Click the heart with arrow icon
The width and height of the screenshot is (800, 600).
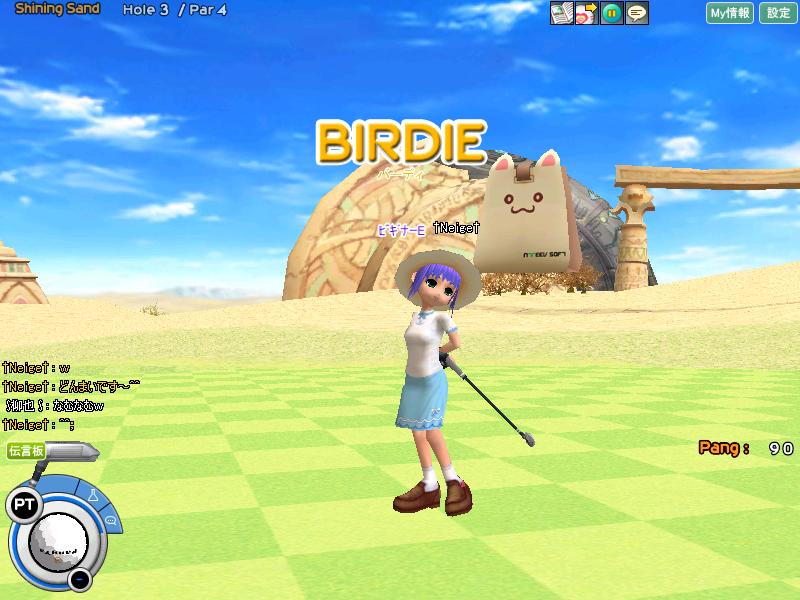pyautogui.click(x=586, y=13)
